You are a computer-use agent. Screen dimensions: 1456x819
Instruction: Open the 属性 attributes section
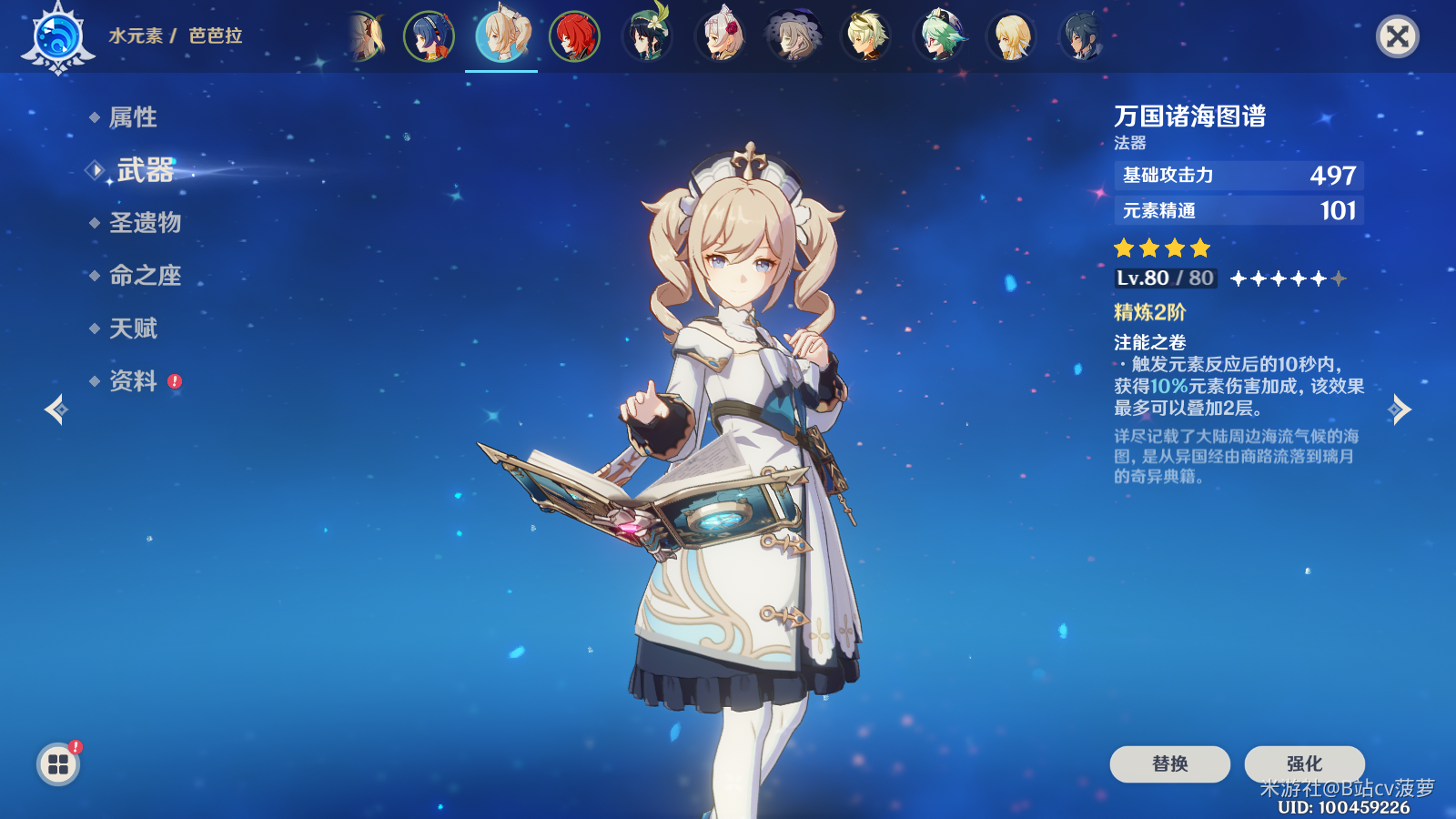pyautogui.click(x=133, y=117)
